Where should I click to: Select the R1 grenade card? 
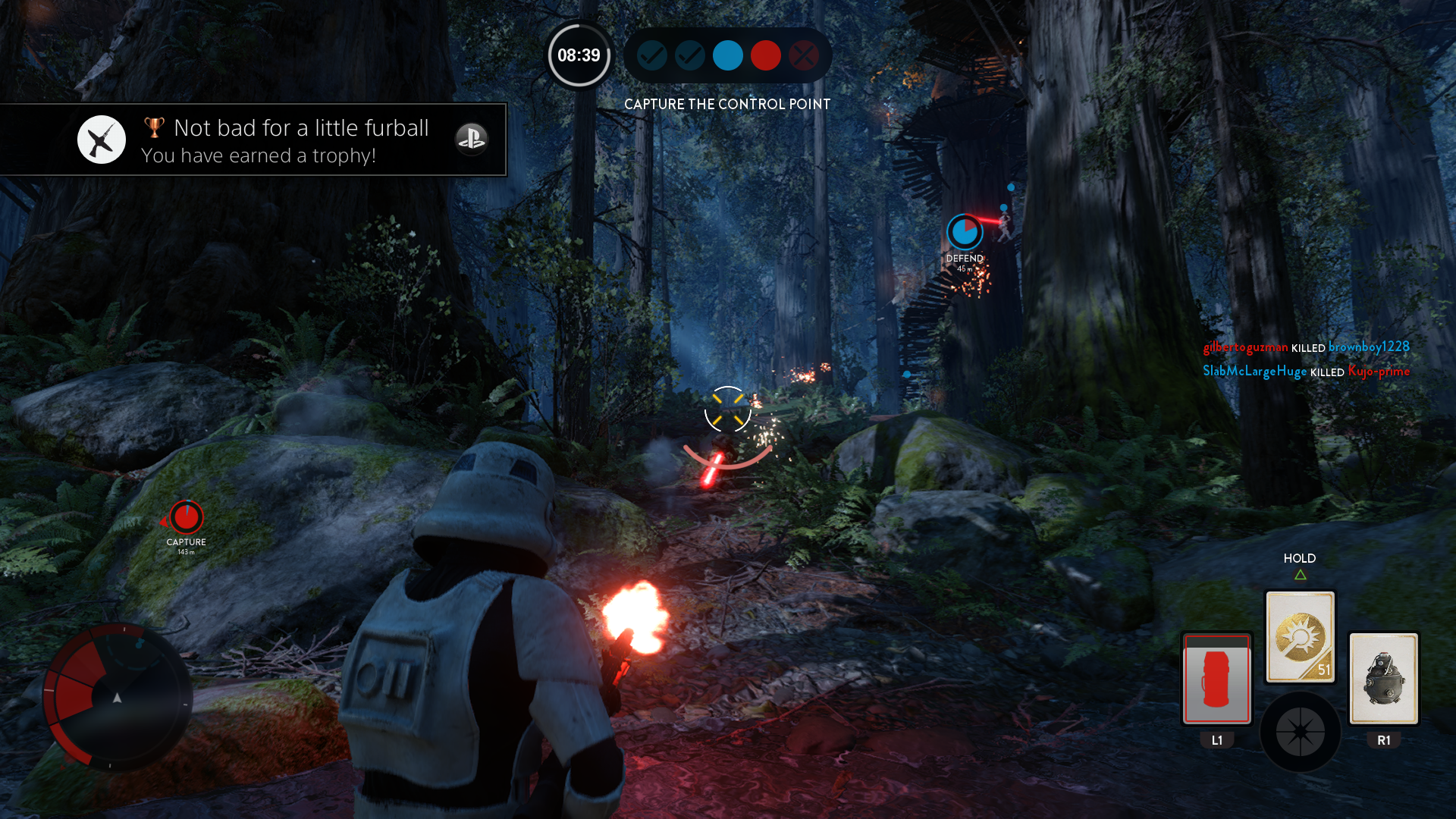coord(1384,679)
